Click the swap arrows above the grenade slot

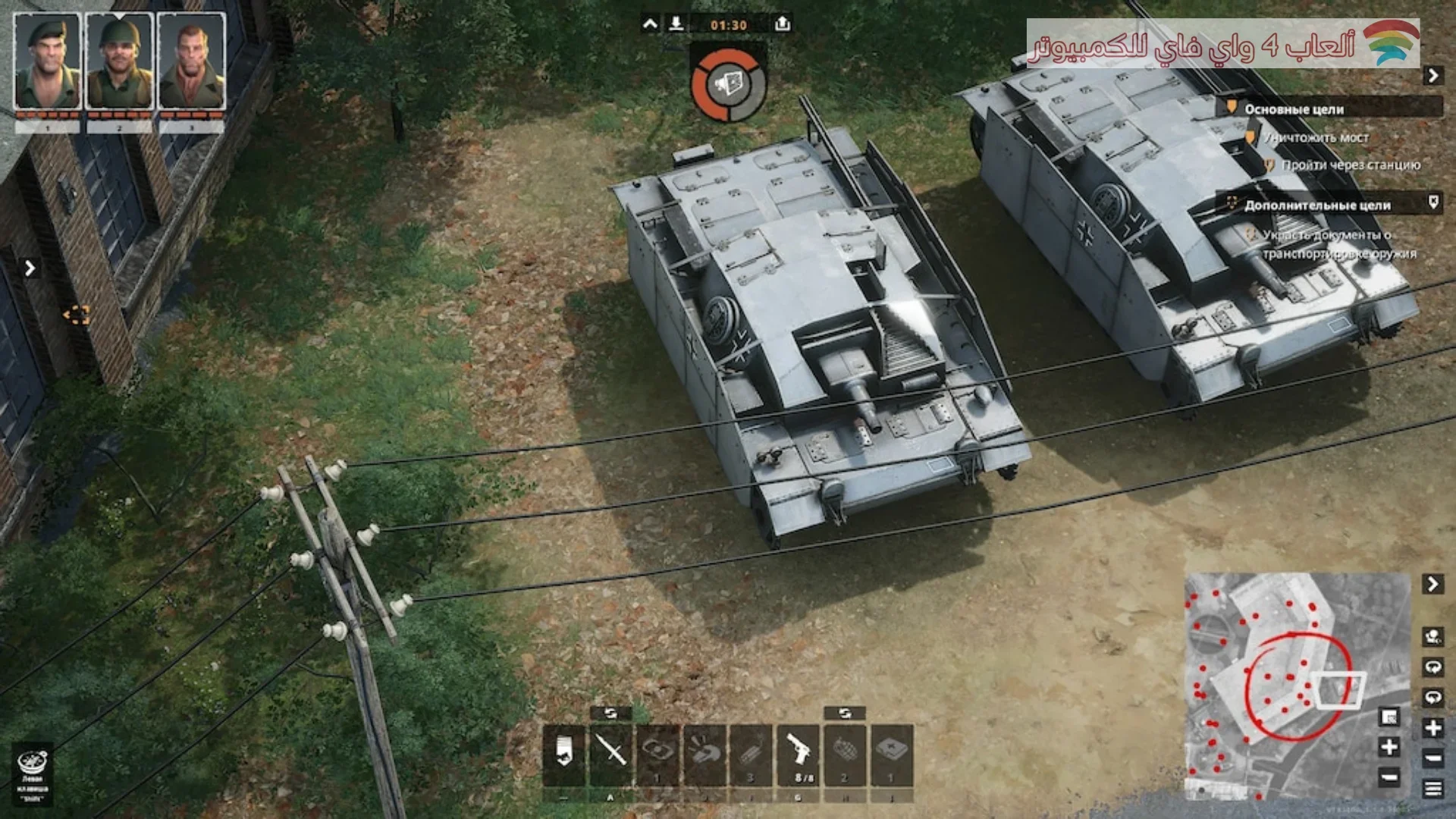[x=845, y=713]
